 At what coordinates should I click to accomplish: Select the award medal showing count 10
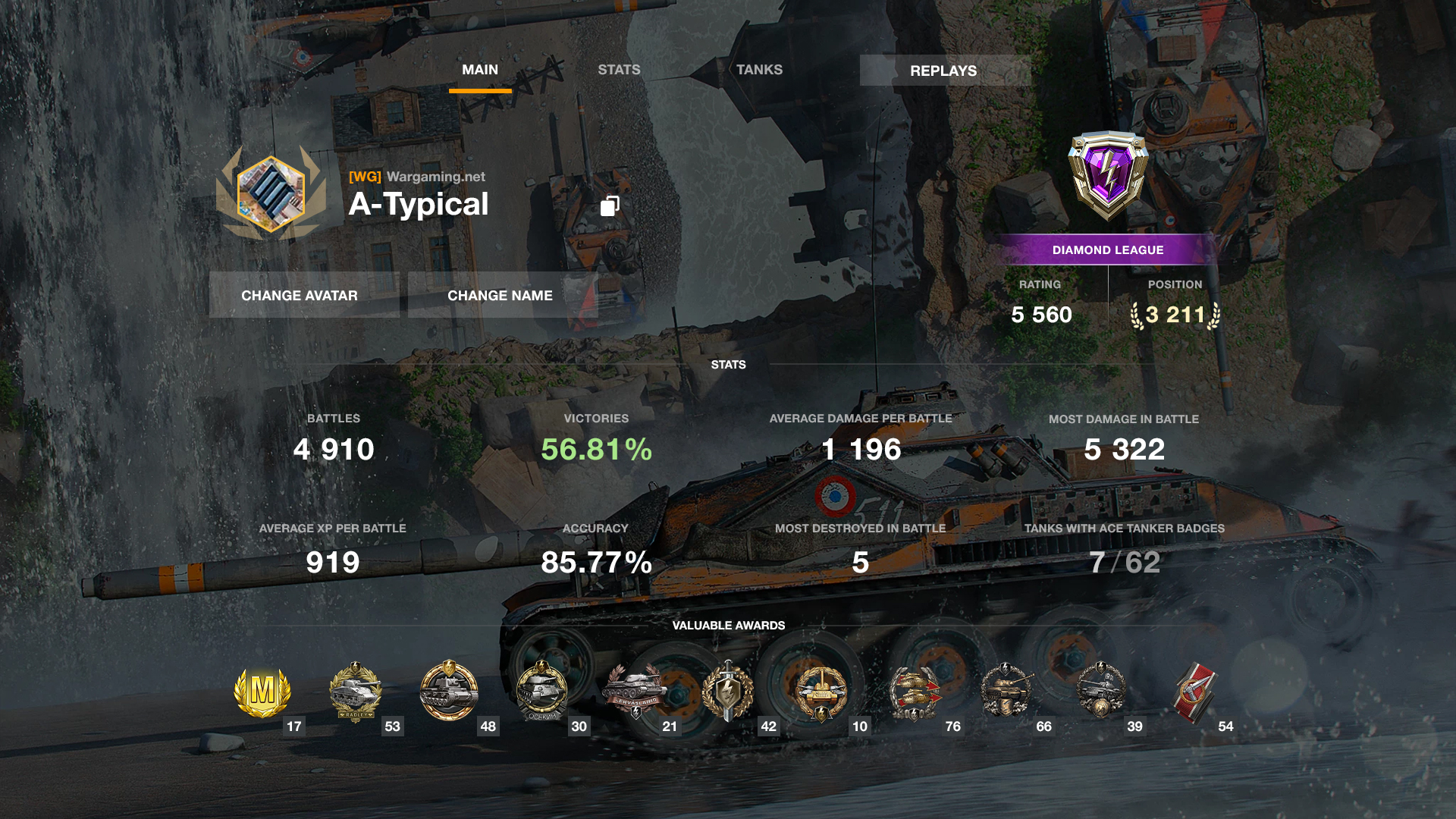tap(821, 692)
